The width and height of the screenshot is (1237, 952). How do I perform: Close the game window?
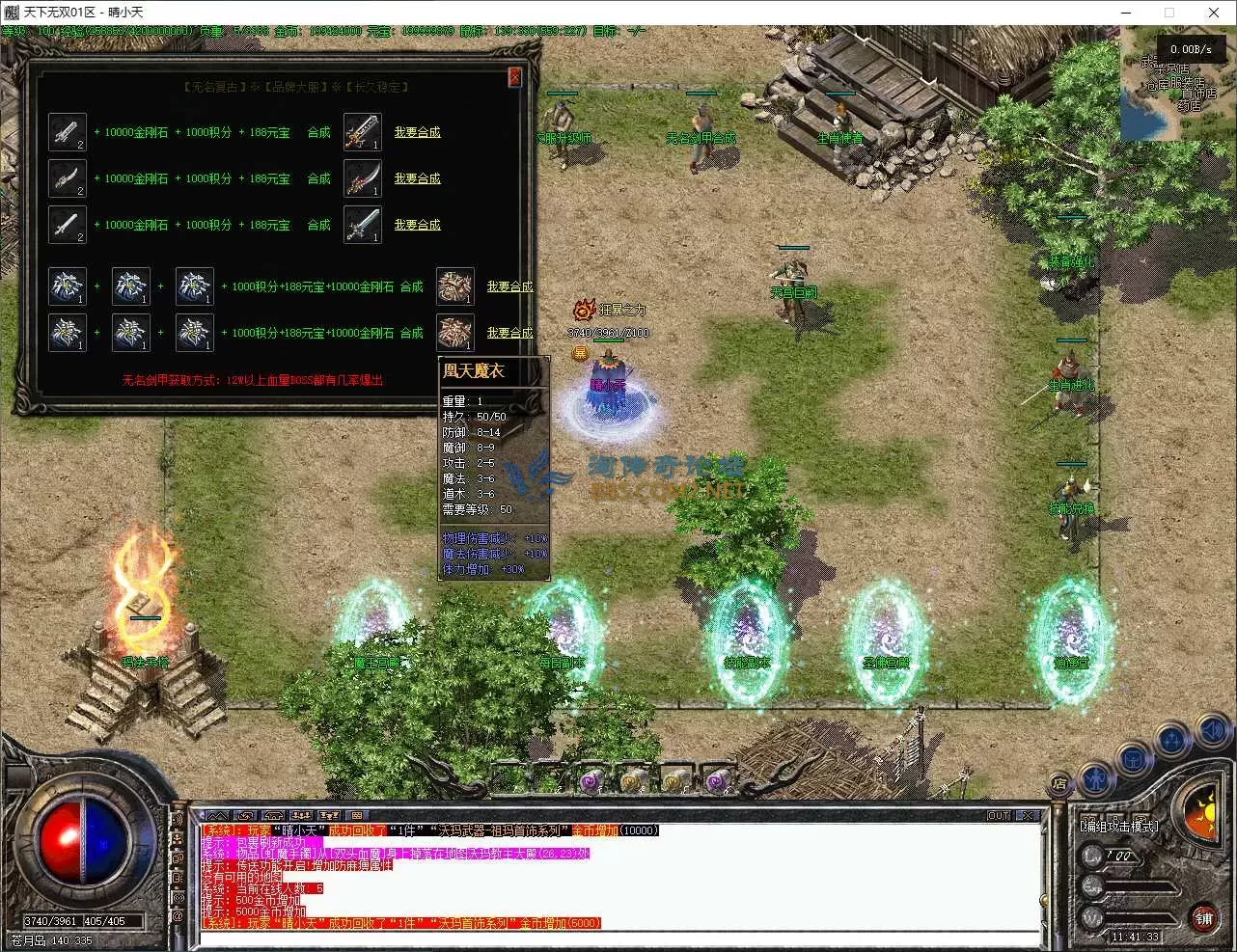click(x=1214, y=13)
